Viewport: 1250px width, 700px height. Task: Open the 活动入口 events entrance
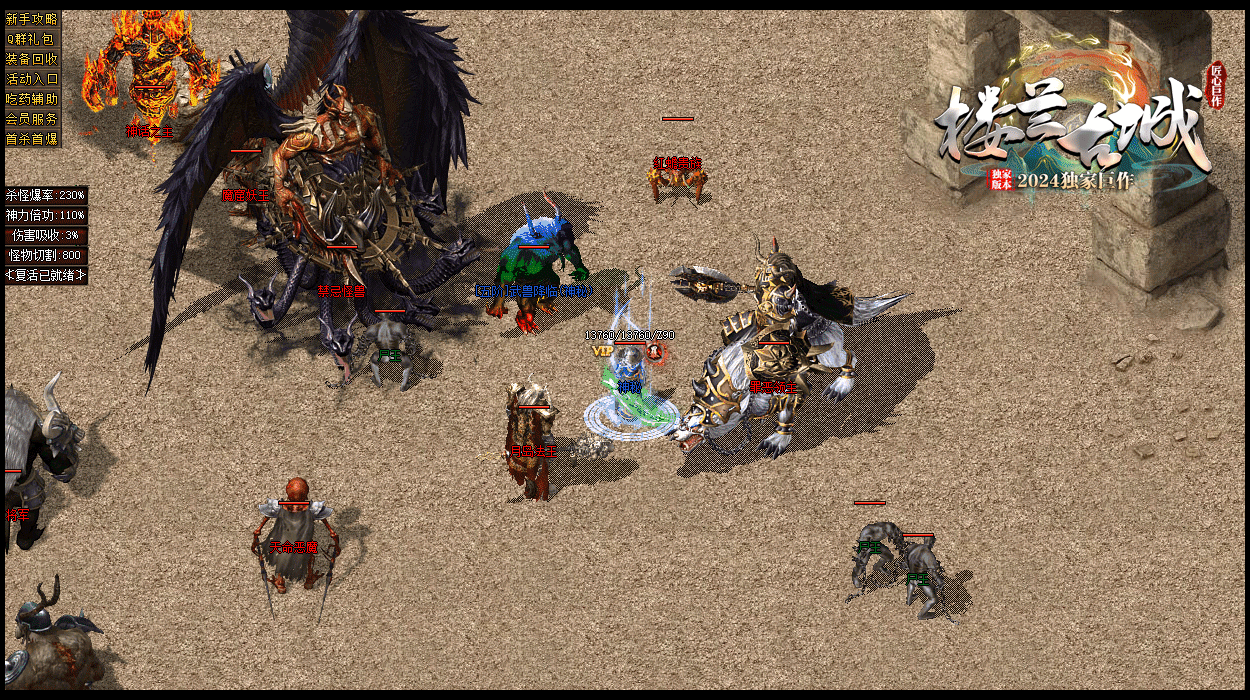tap(32, 79)
